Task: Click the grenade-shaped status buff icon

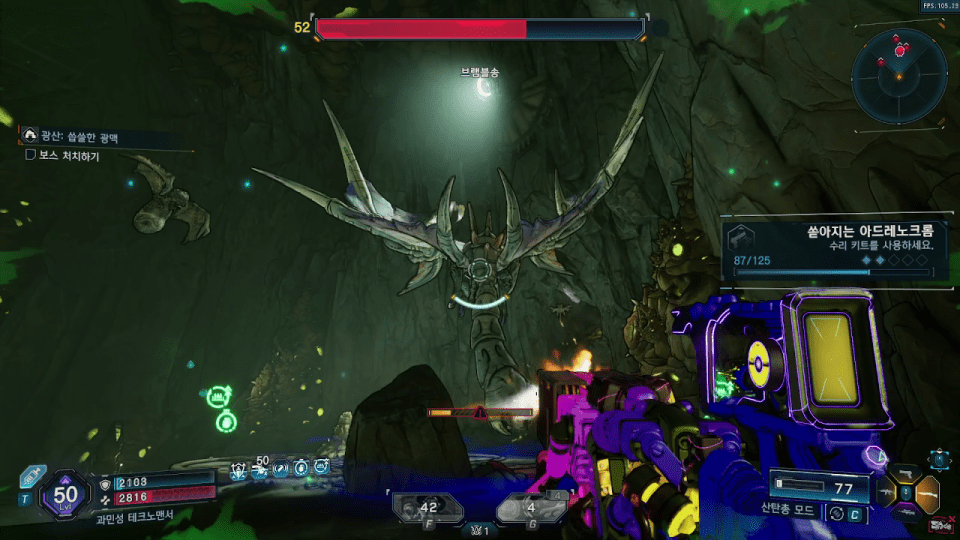Action: 300,467
